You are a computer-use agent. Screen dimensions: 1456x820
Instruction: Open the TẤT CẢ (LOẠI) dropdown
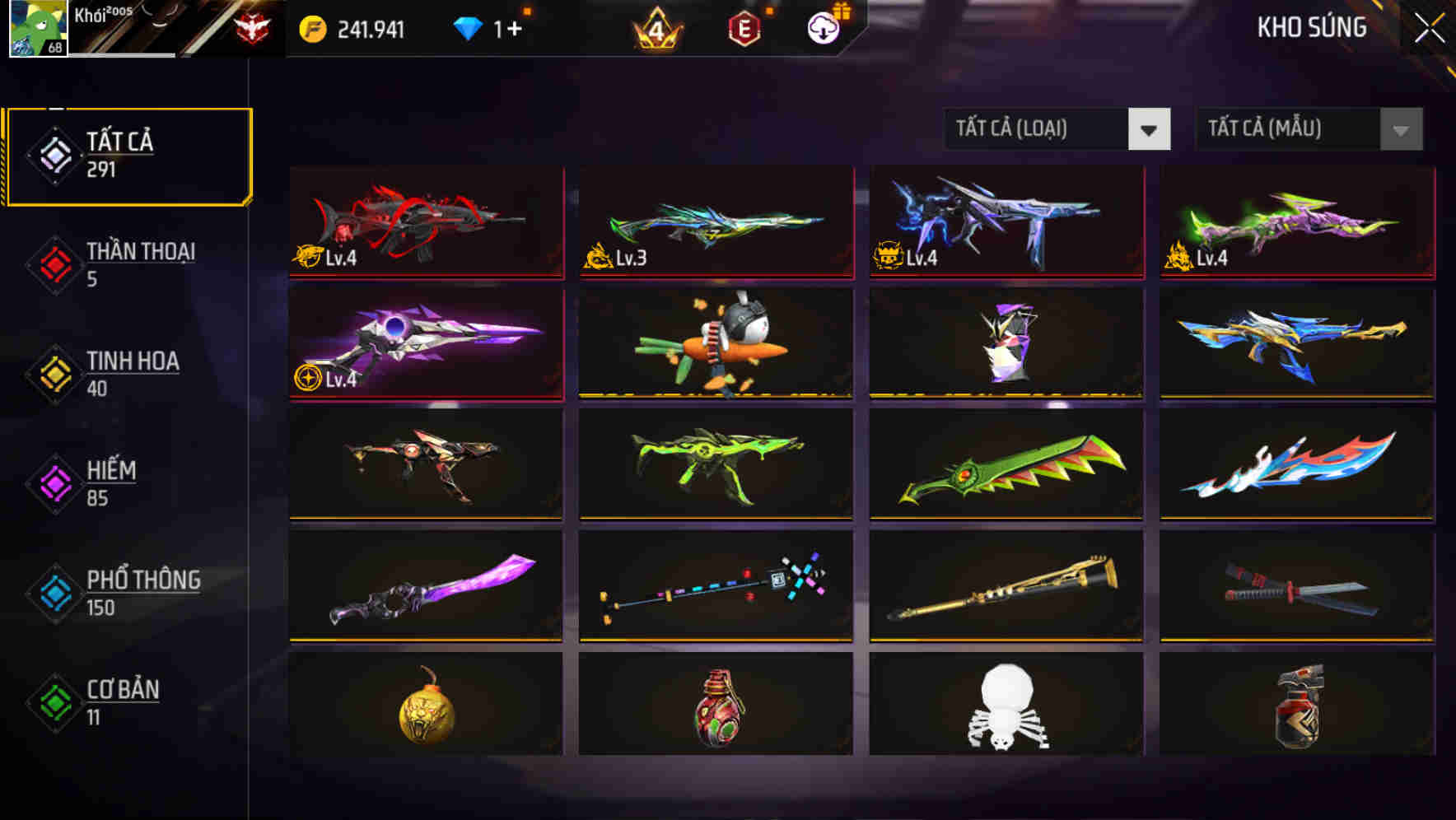coord(1046,129)
